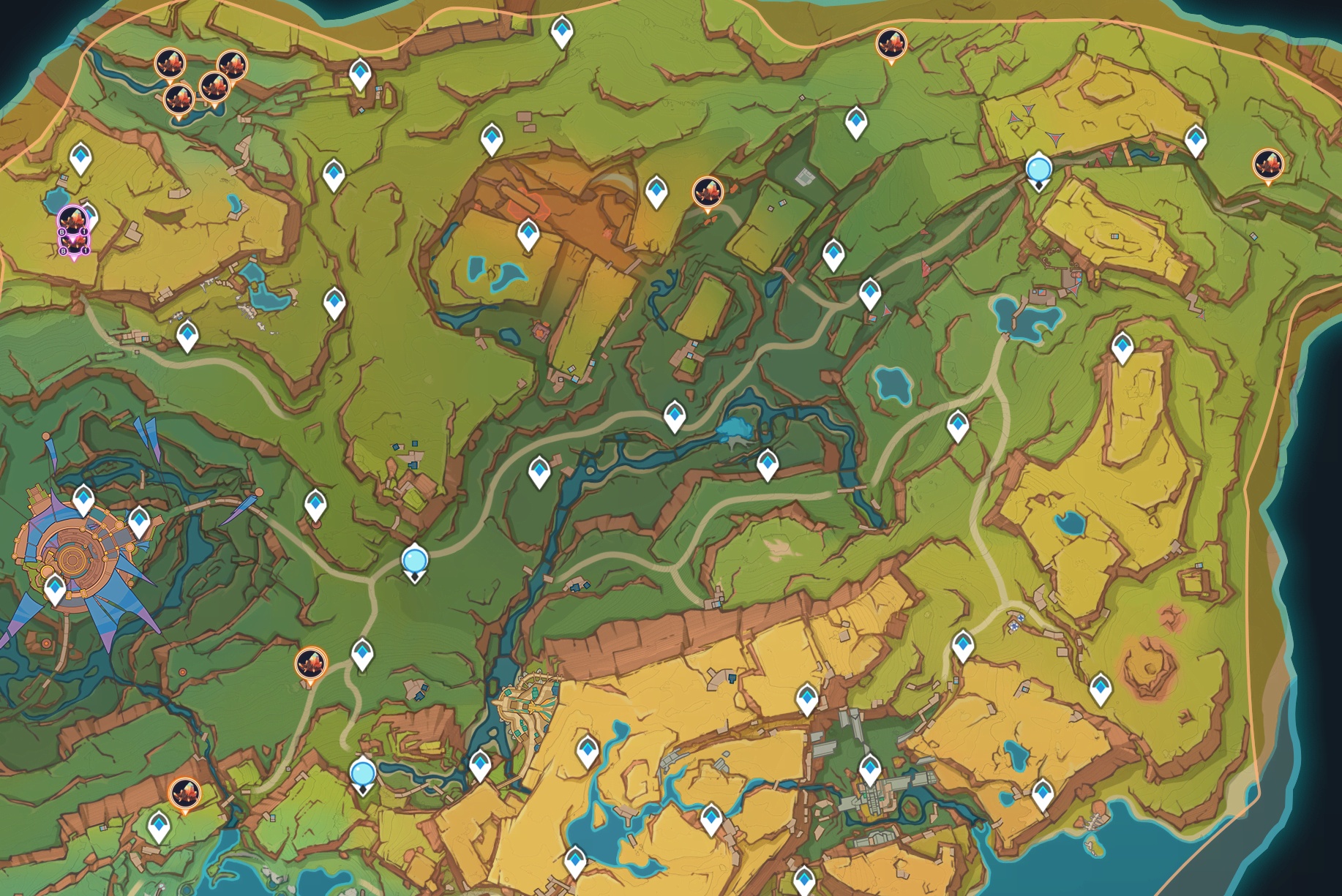
Task: Select the easternmost crystal marker
Action: 1268,164
